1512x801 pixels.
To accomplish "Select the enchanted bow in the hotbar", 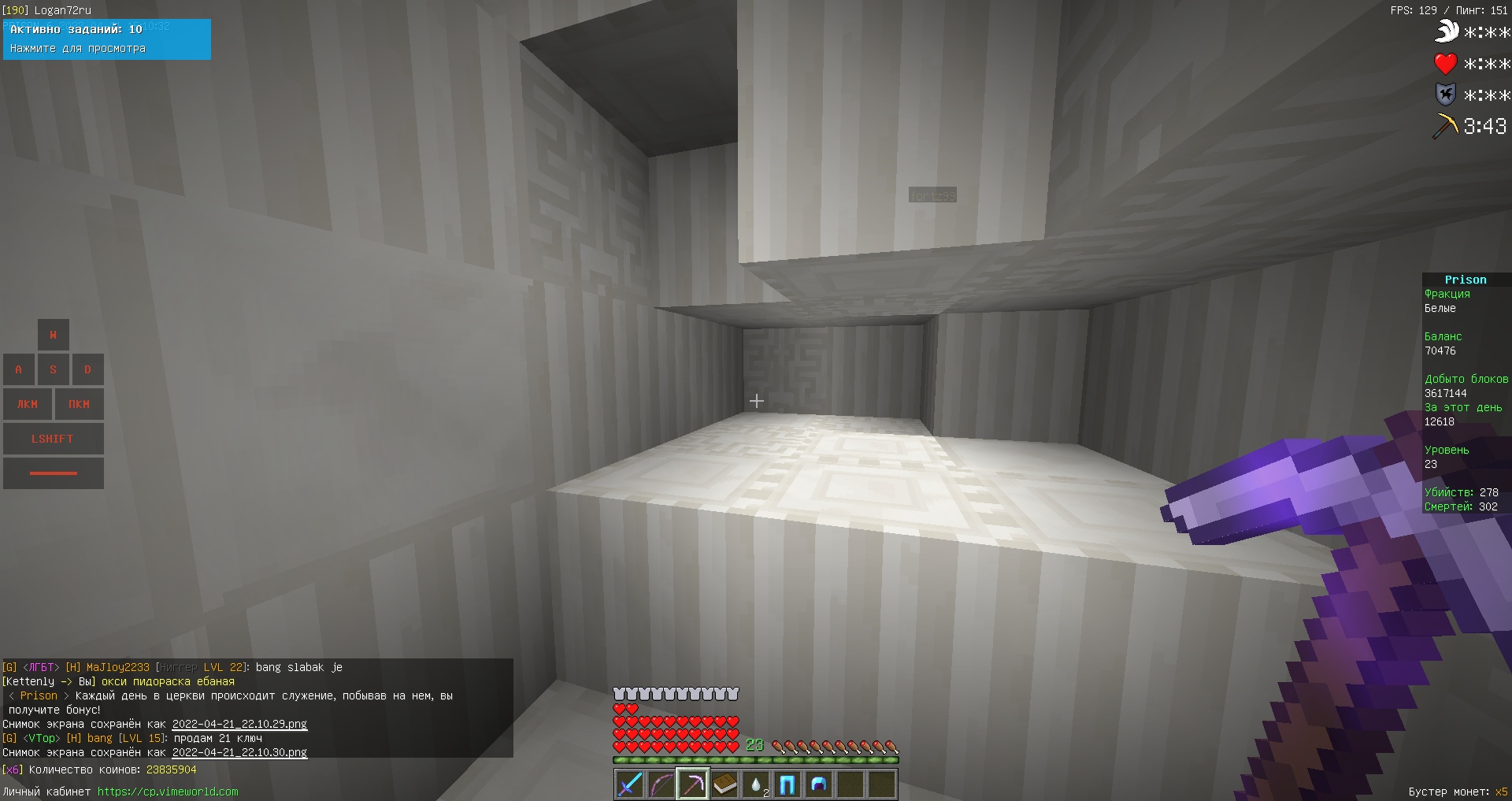I will (x=661, y=784).
